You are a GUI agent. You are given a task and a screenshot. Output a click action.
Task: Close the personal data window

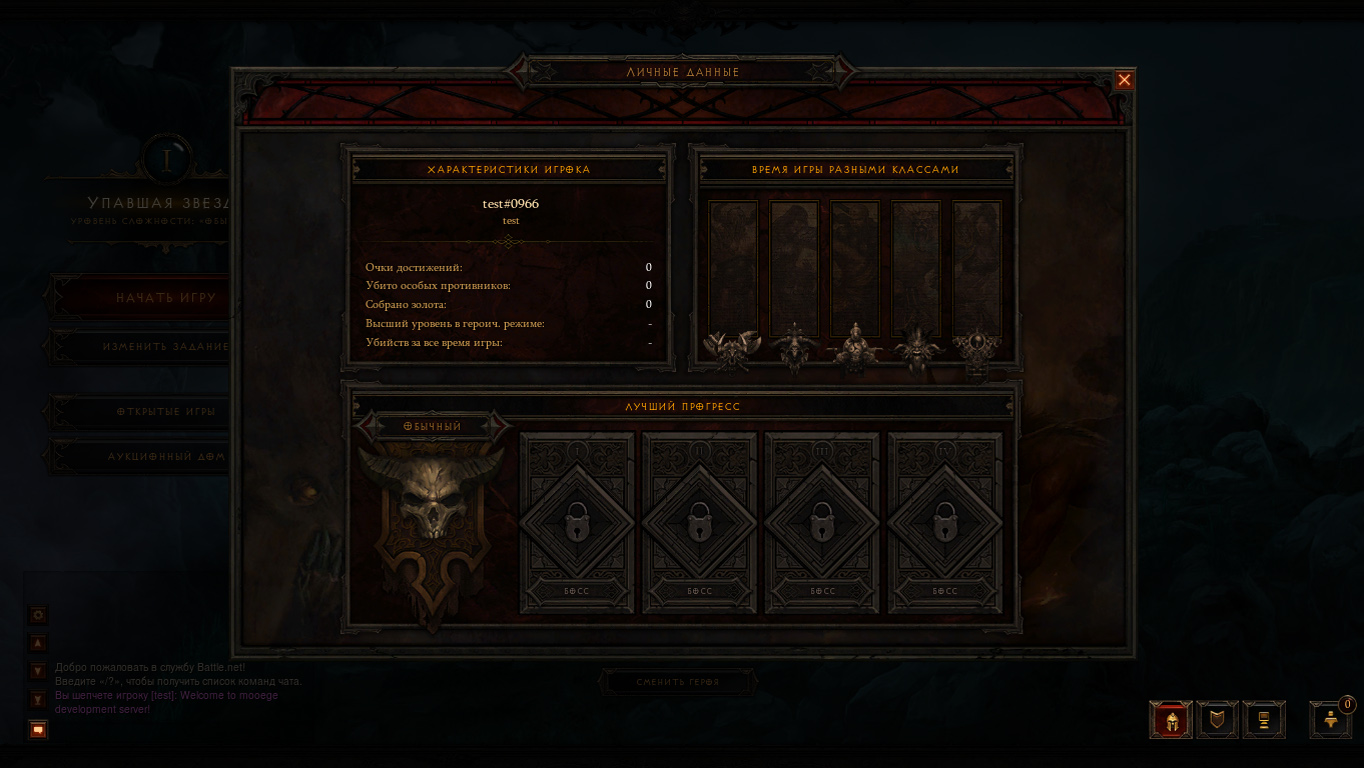[1124, 80]
